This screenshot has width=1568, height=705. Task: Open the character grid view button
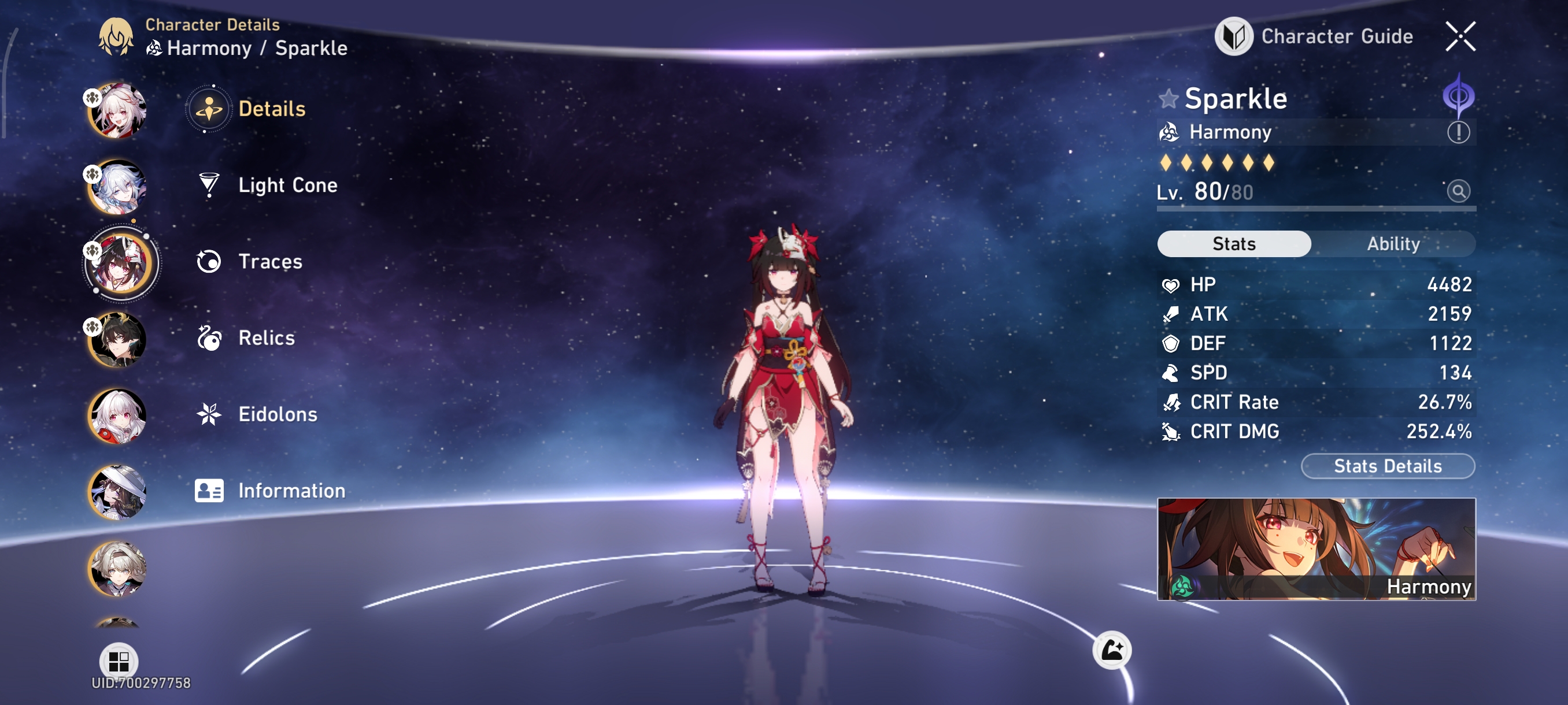[119, 661]
